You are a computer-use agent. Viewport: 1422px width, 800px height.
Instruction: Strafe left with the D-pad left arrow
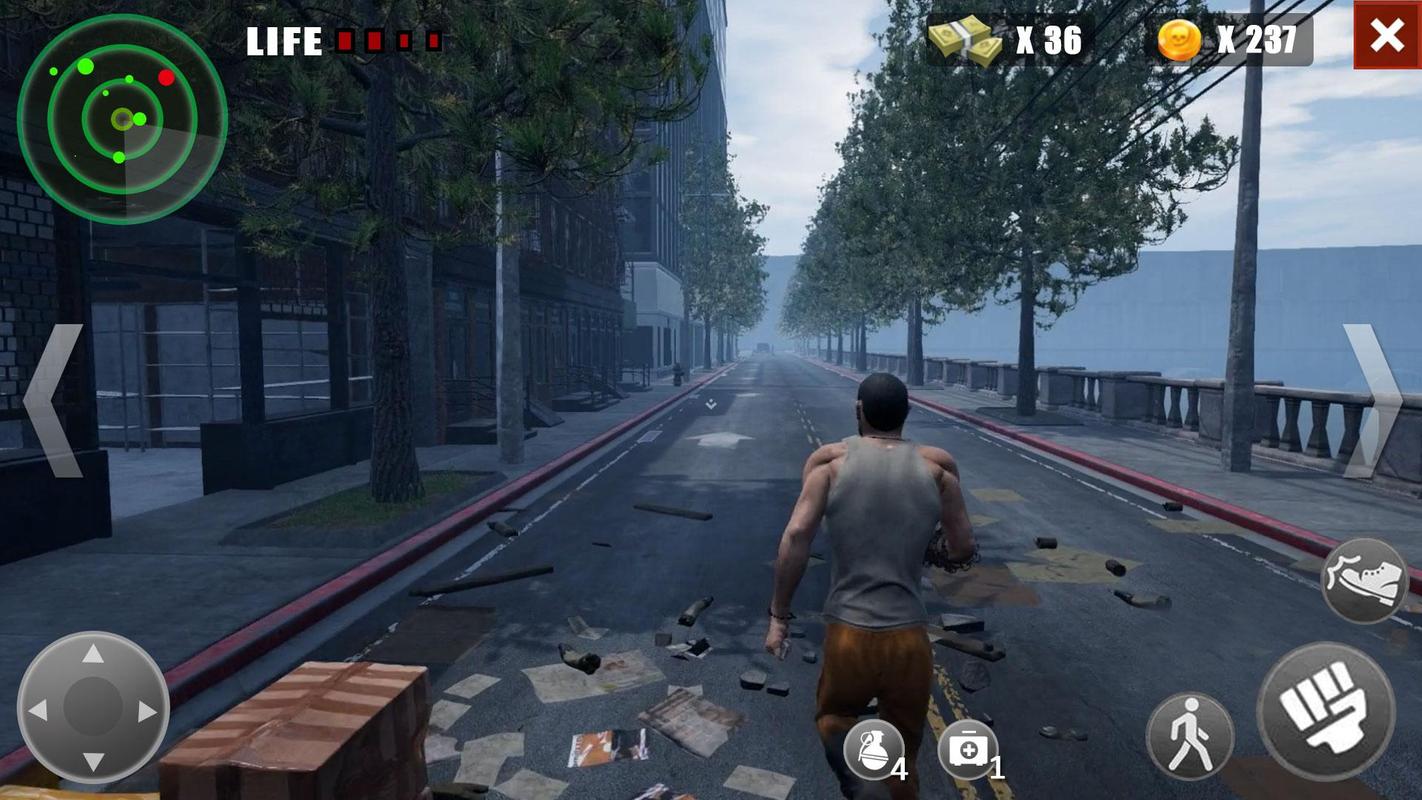tap(38, 710)
